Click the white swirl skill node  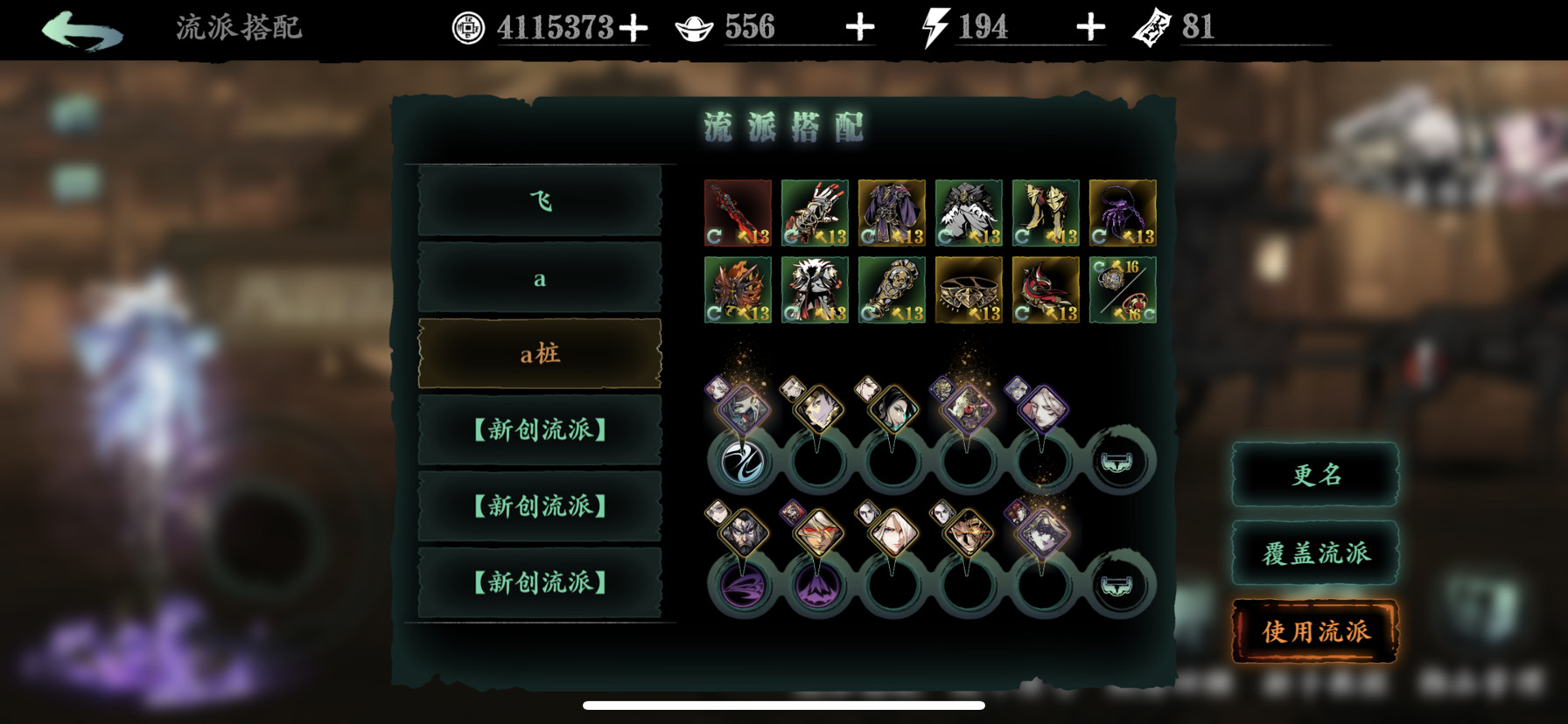pyautogui.click(x=743, y=461)
